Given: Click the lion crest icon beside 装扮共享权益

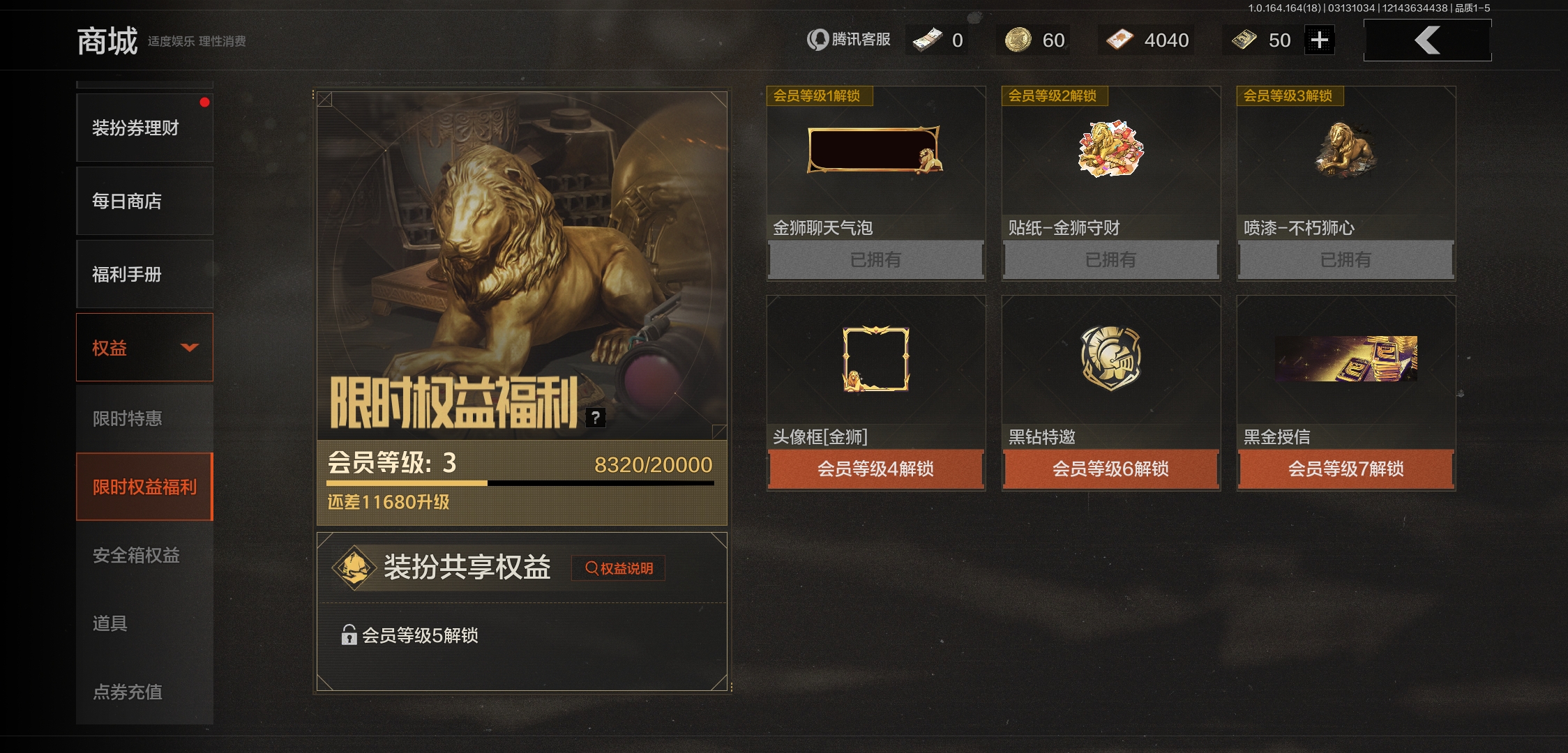Looking at the screenshot, I should (x=355, y=566).
